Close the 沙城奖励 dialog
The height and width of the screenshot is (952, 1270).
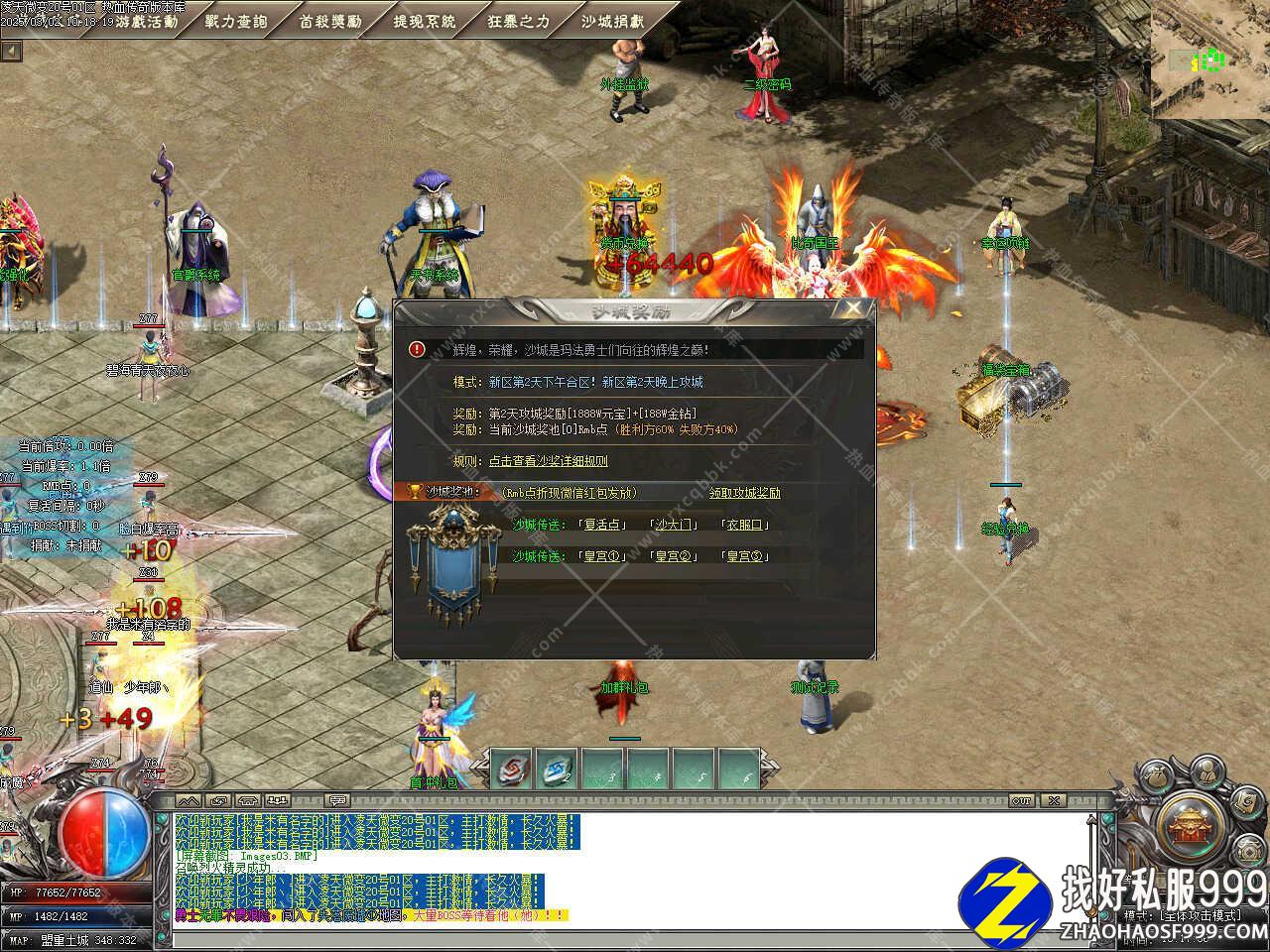tap(852, 309)
